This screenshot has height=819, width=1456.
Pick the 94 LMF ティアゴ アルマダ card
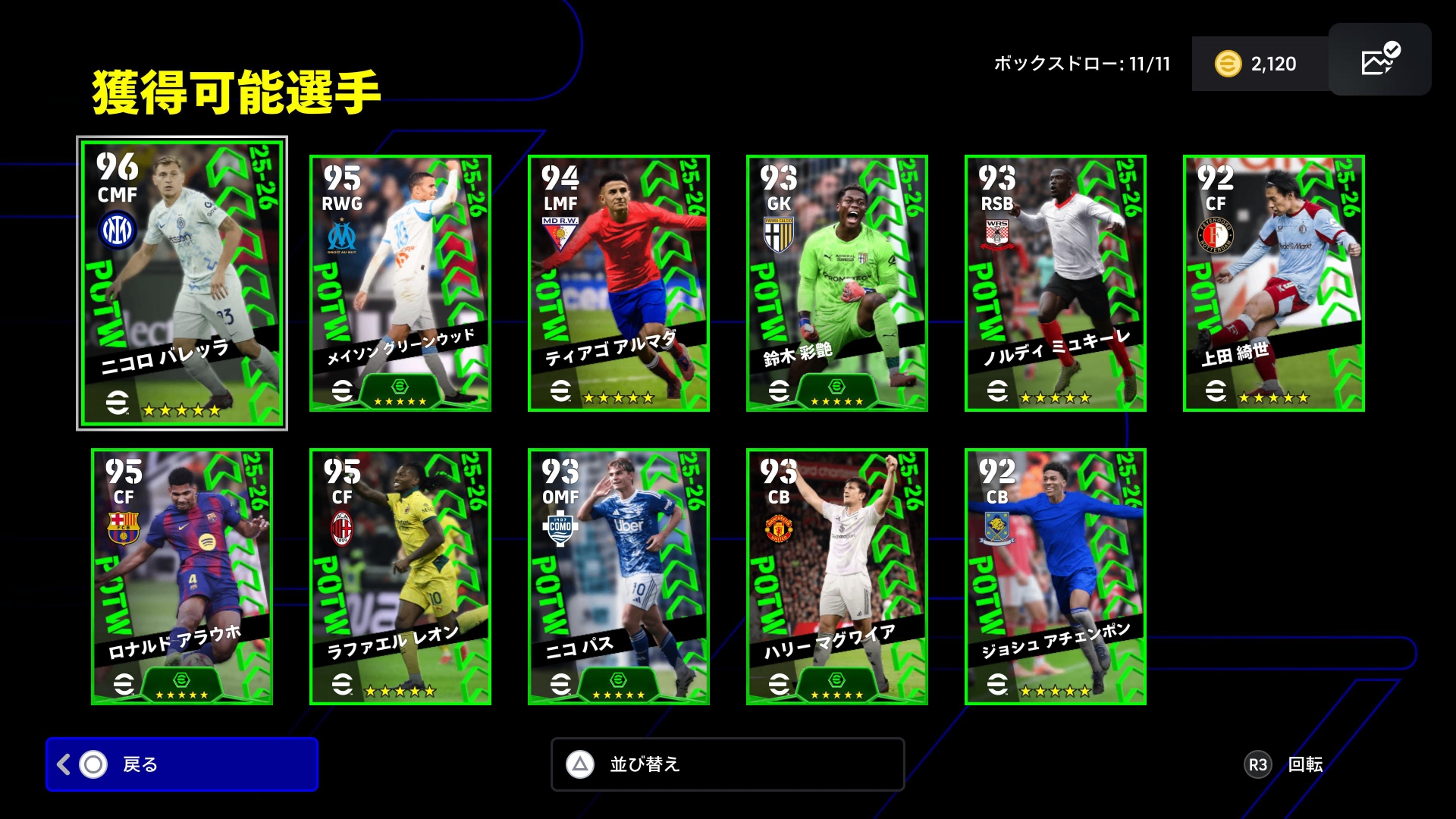[619, 283]
